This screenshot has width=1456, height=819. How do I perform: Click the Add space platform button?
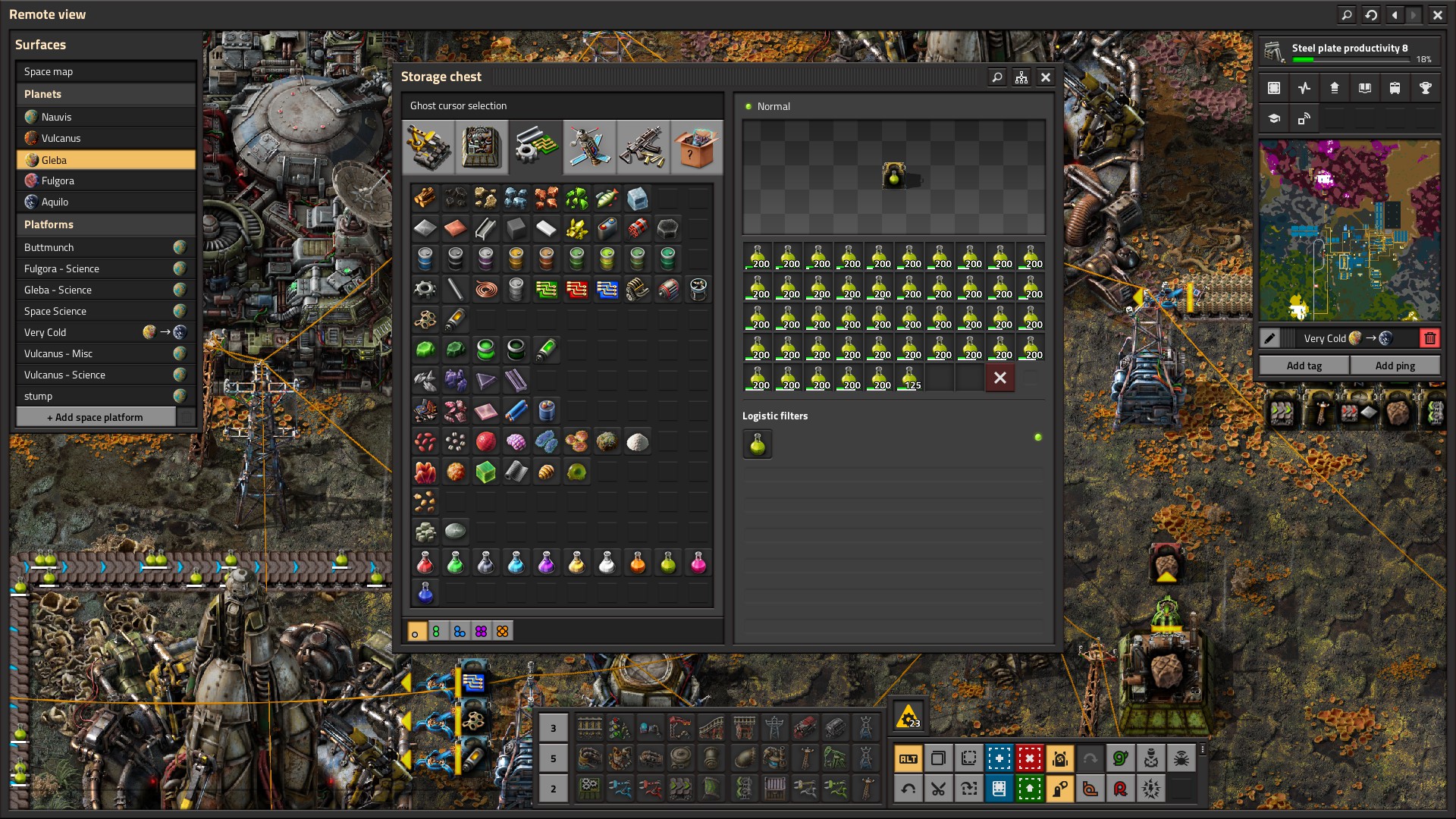96,417
